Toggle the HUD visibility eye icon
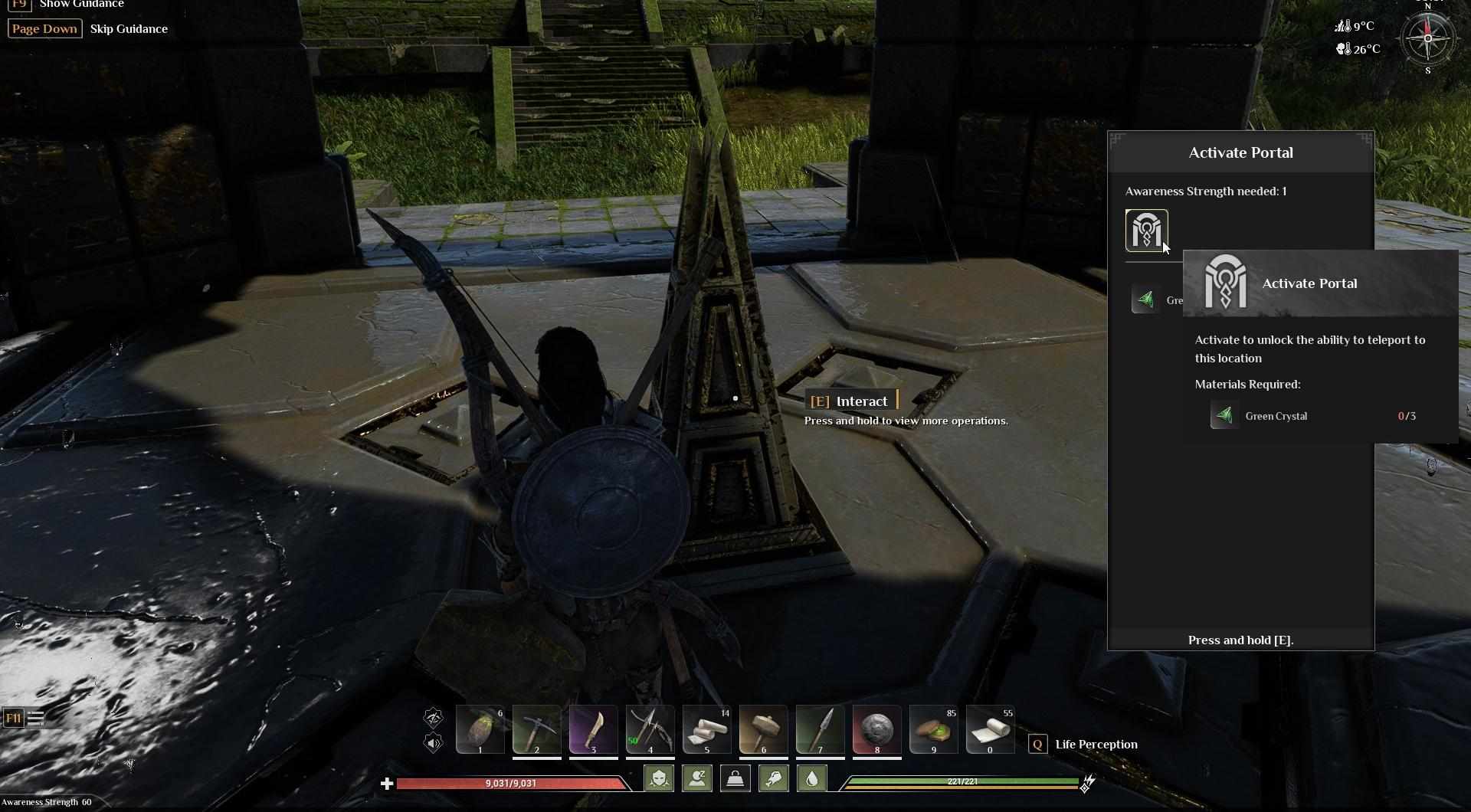 434,718
